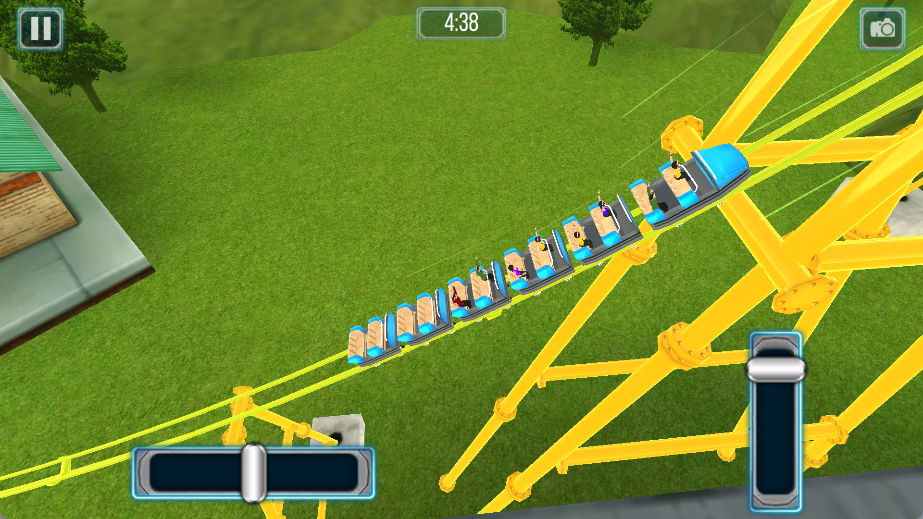Click the vertical speed lever handle
This screenshot has height=519, width=923.
coord(776,368)
